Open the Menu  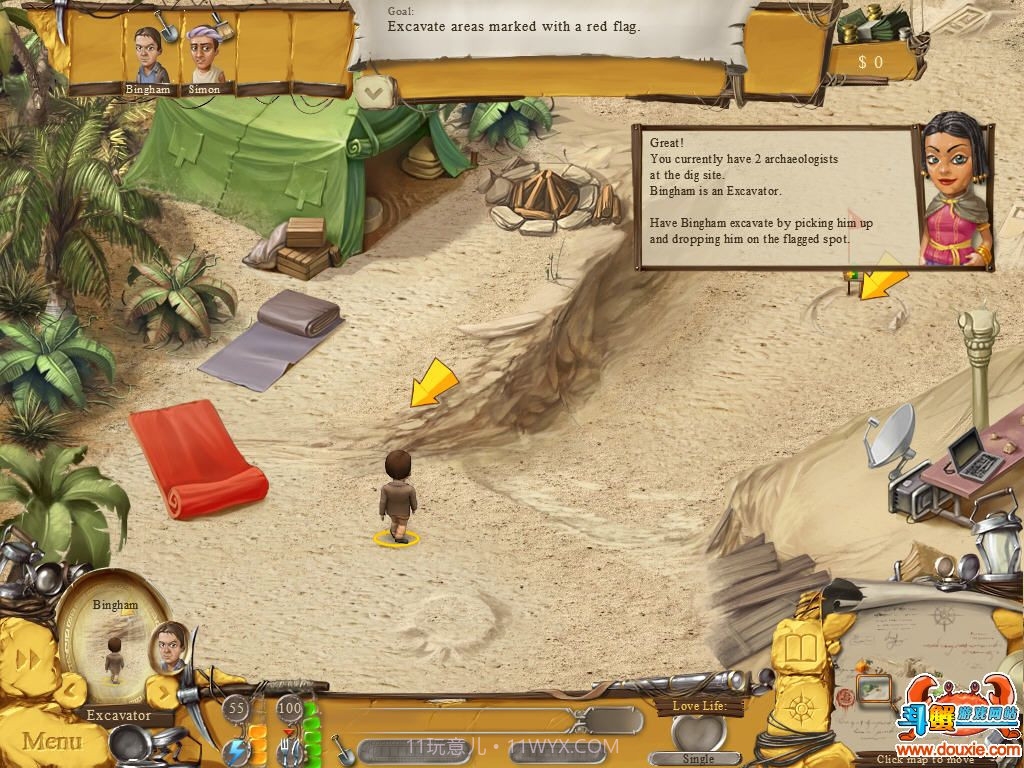click(x=52, y=741)
